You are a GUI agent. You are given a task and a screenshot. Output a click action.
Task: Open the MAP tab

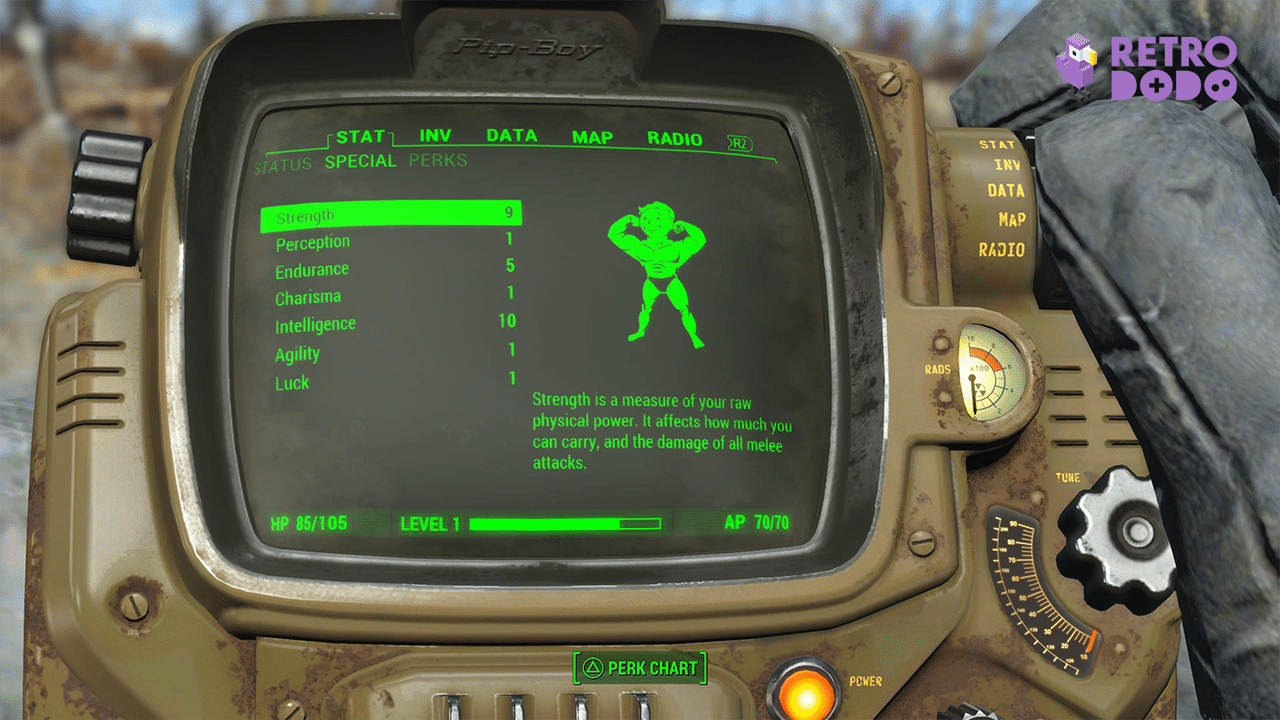[591, 137]
